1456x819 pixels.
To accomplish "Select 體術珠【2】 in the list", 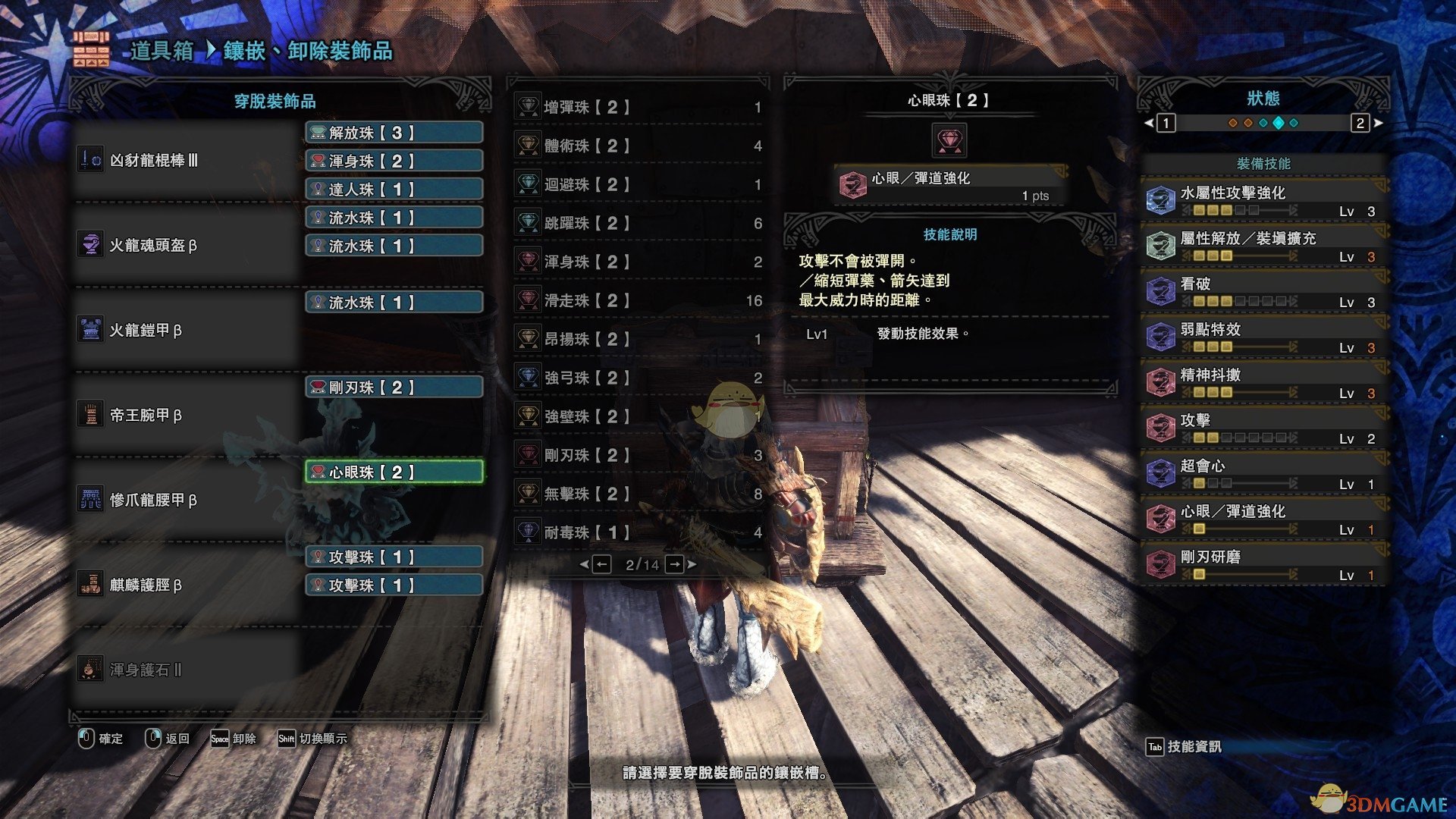I will pyautogui.click(x=637, y=146).
